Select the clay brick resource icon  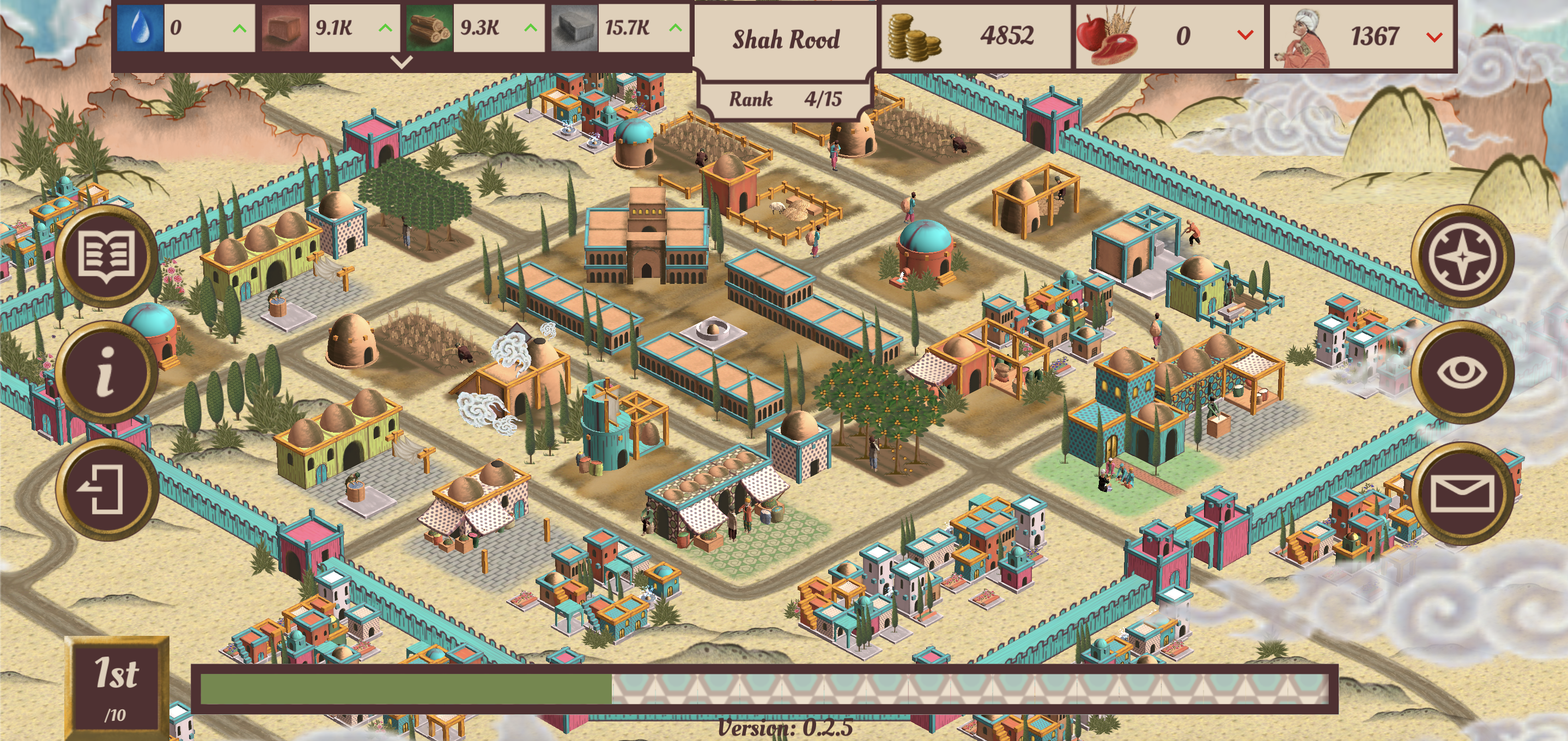click(285, 28)
